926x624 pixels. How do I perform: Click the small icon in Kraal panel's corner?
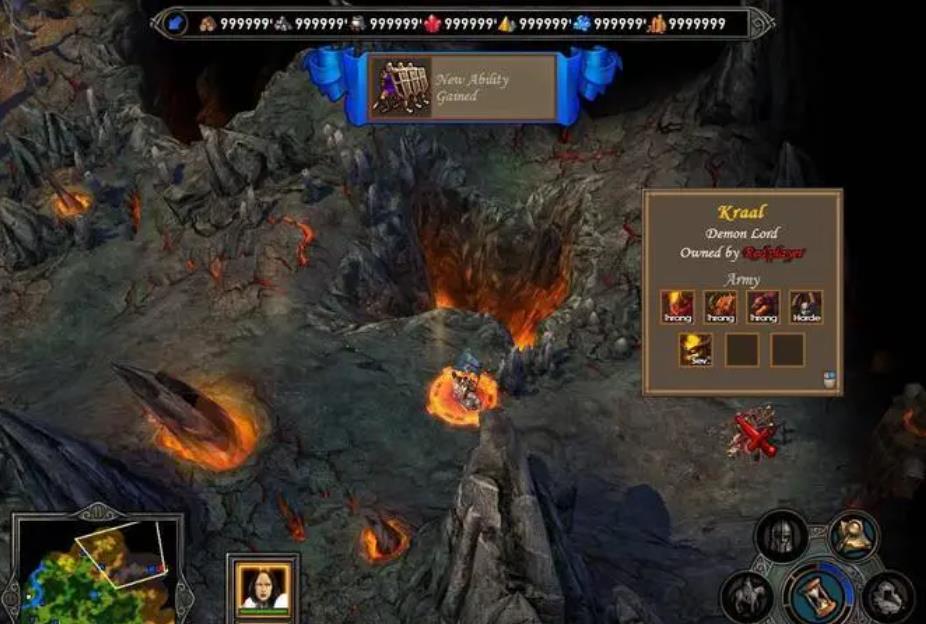tap(827, 378)
